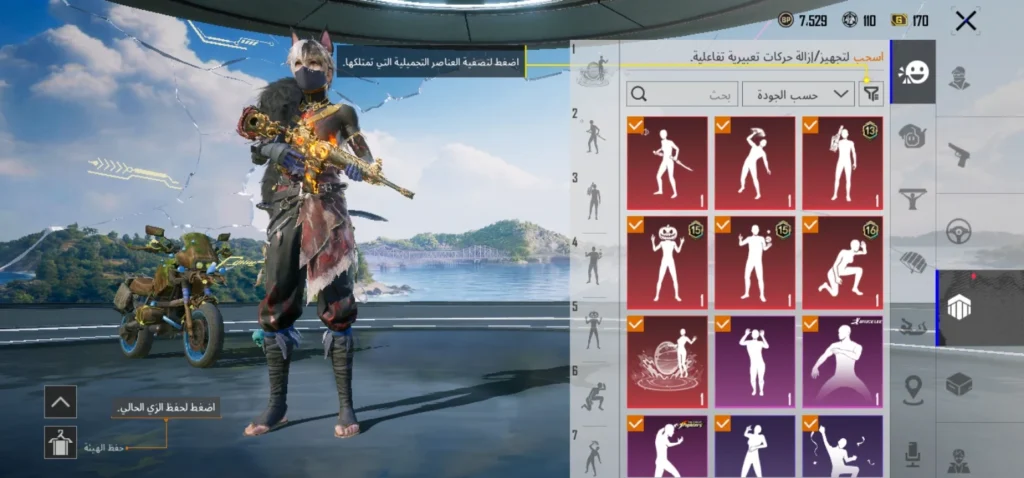The image size is (1024, 478).
Task: Select the character outfit category tab
Action: click(959, 77)
